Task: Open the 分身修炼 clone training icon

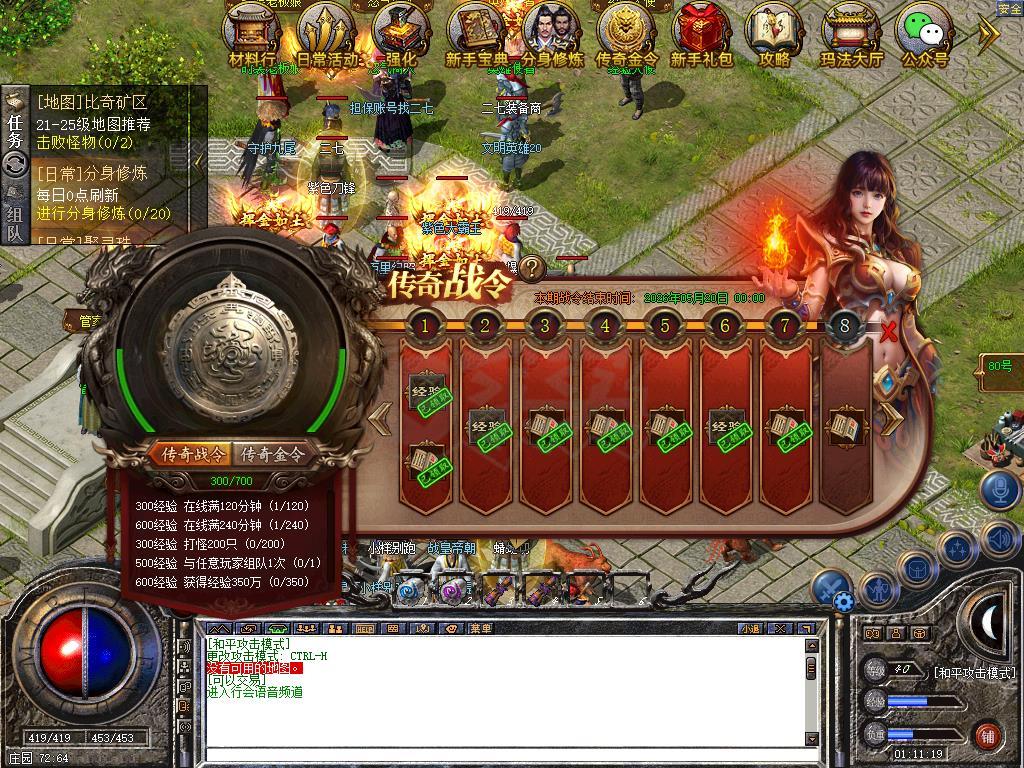Action: click(552, 32)
